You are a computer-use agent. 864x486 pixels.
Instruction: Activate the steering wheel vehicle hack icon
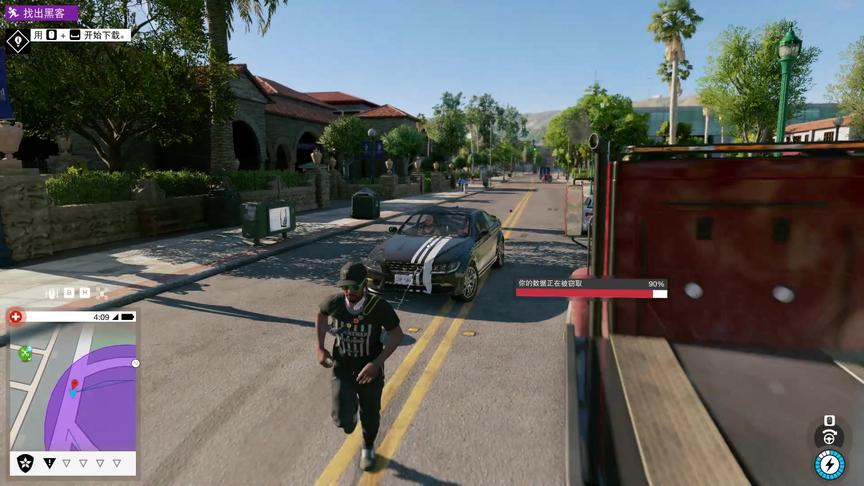829,437
